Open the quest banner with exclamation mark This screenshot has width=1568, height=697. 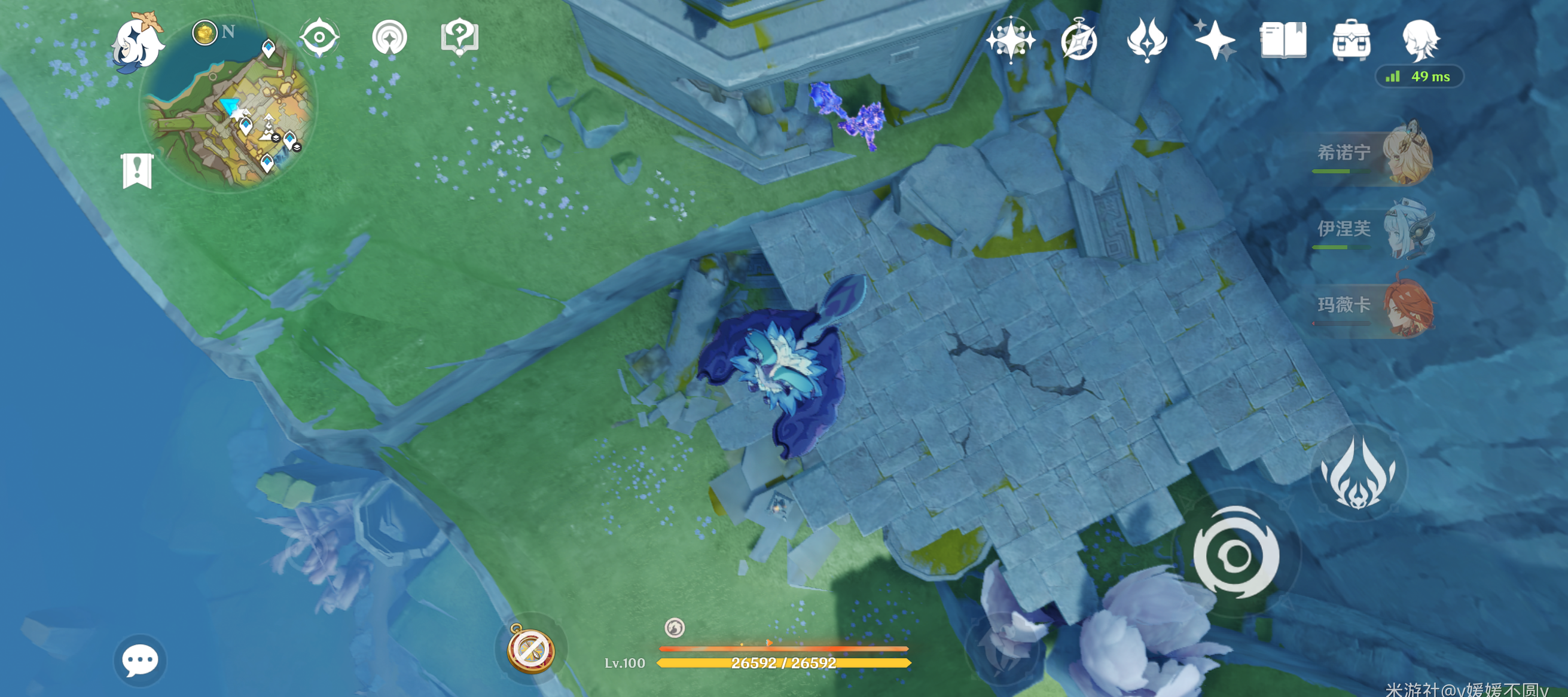point(137,170)
